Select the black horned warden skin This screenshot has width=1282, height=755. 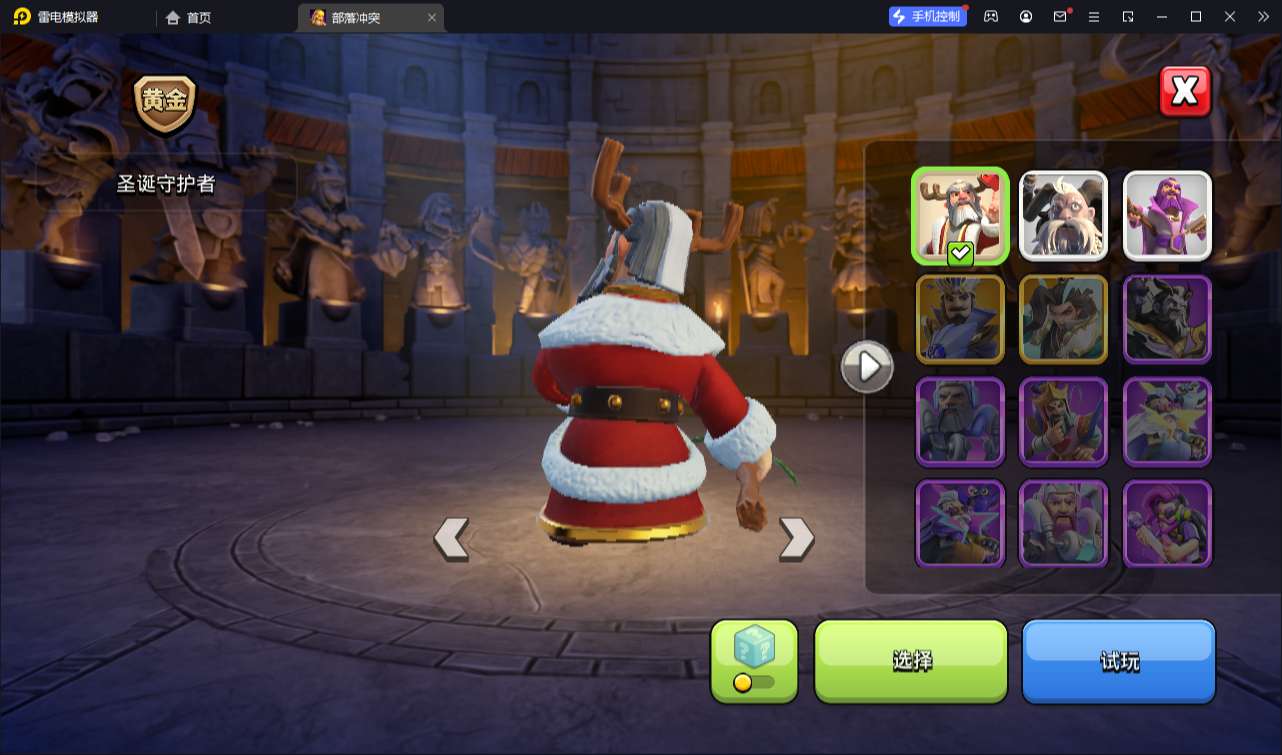point(1167,319)
